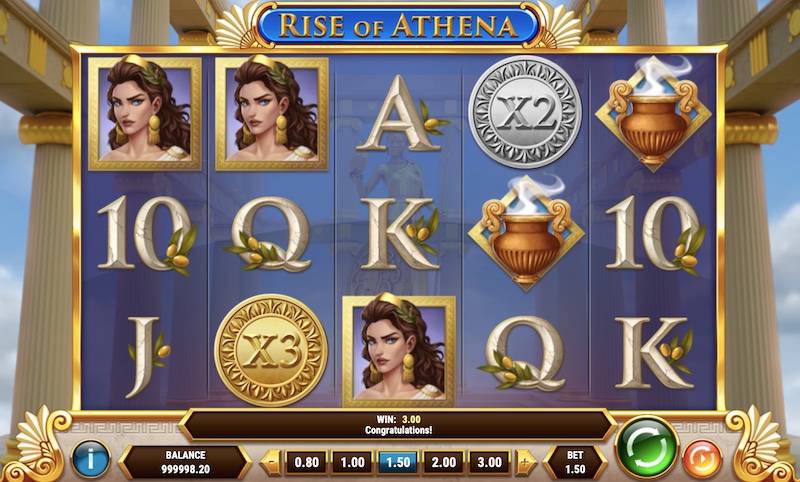Switch the bet to 3.00
Image resolution: width=800 pixels, height=482 pixels.
[491, 462]
